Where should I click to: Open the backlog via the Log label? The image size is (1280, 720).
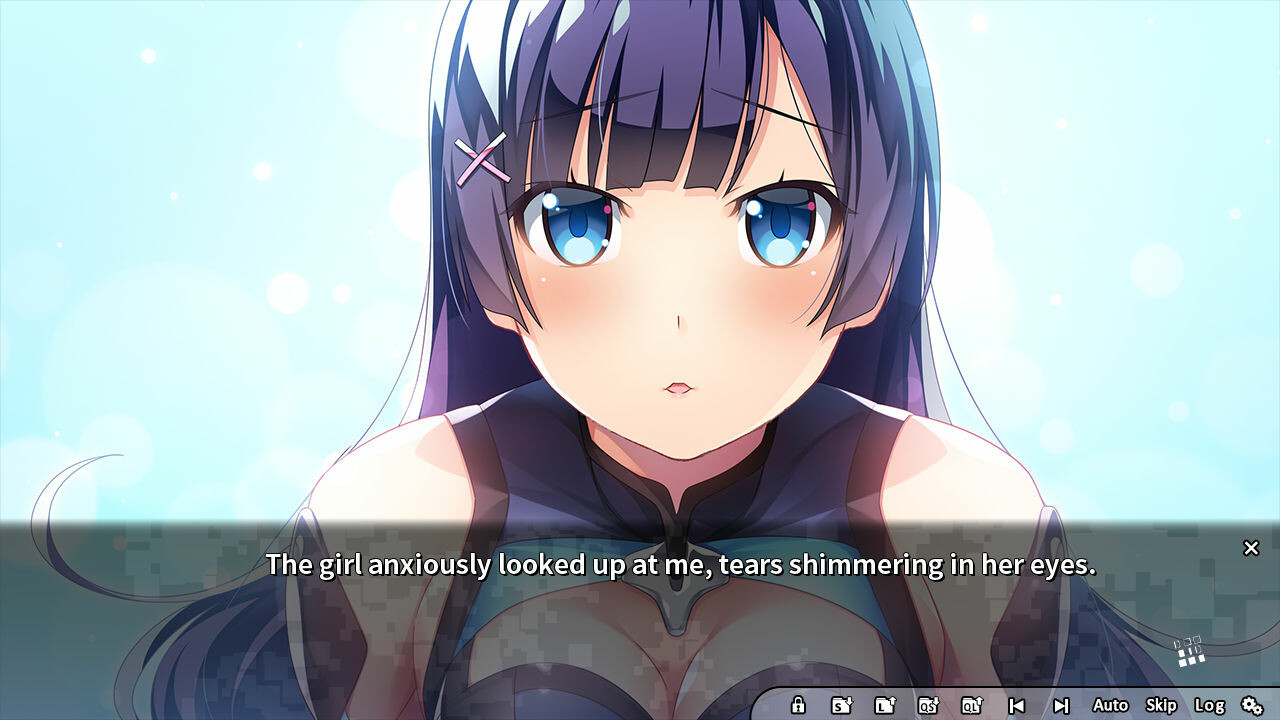[1210, 705]
